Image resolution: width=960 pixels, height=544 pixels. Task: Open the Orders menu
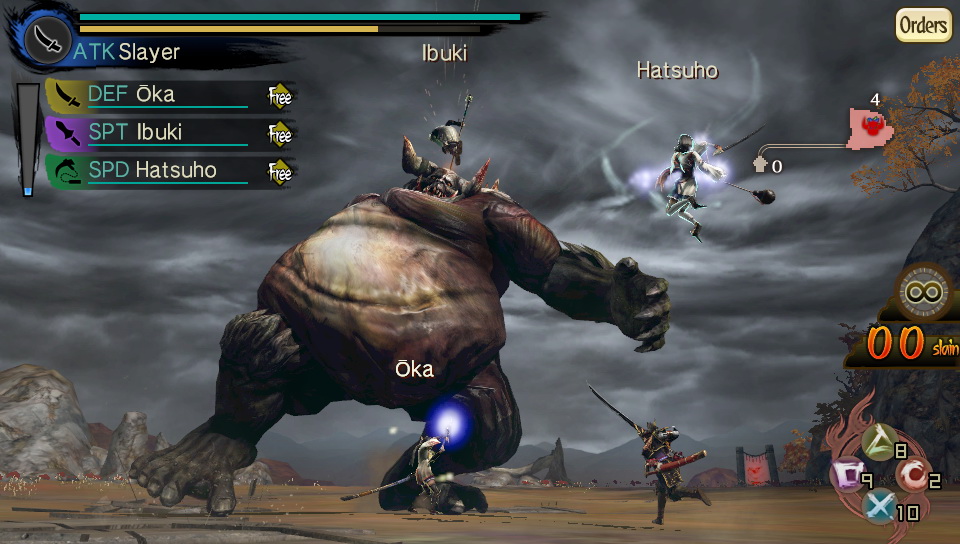coord(922,25)
